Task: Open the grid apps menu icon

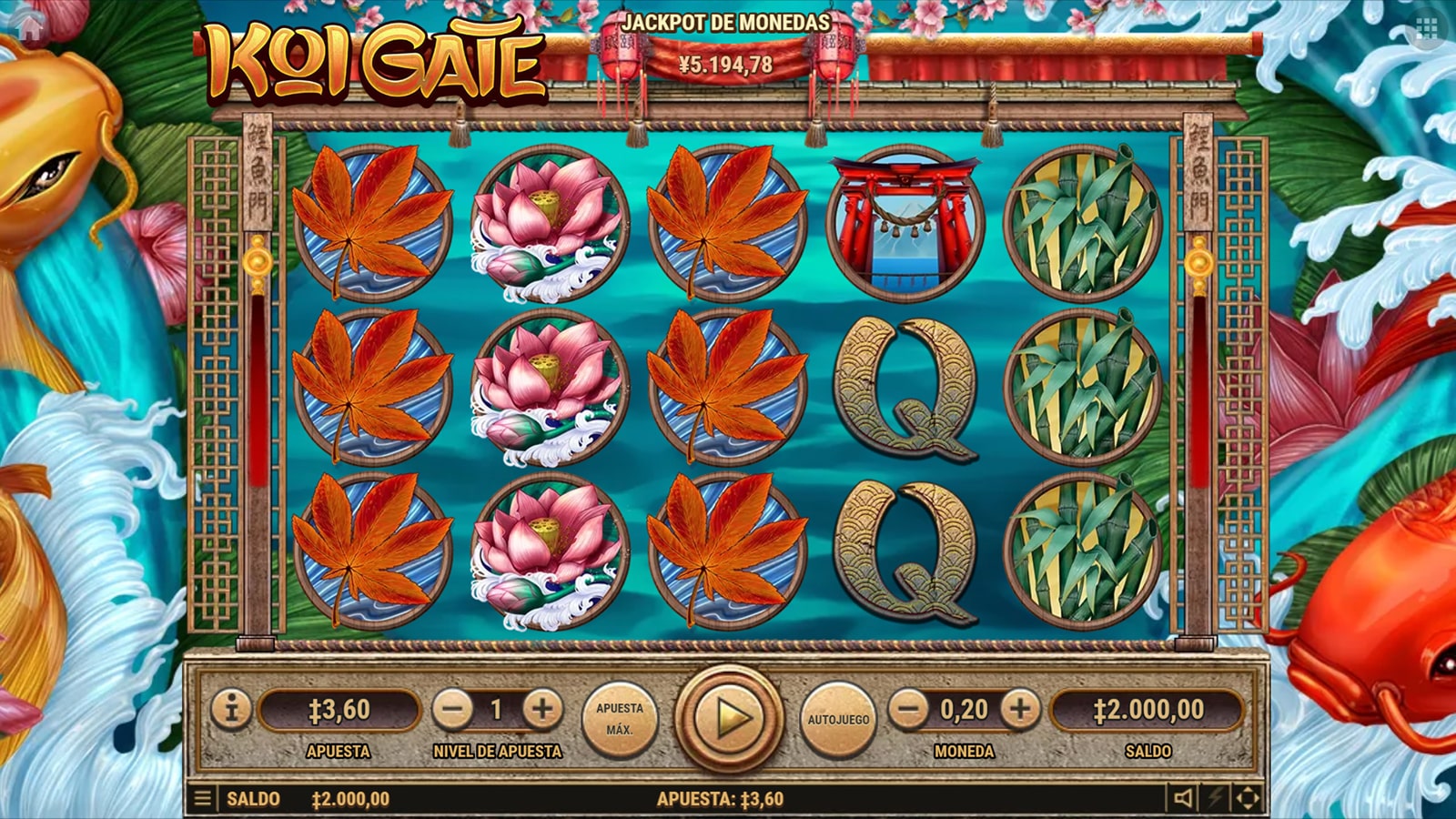Action: 1426,30
